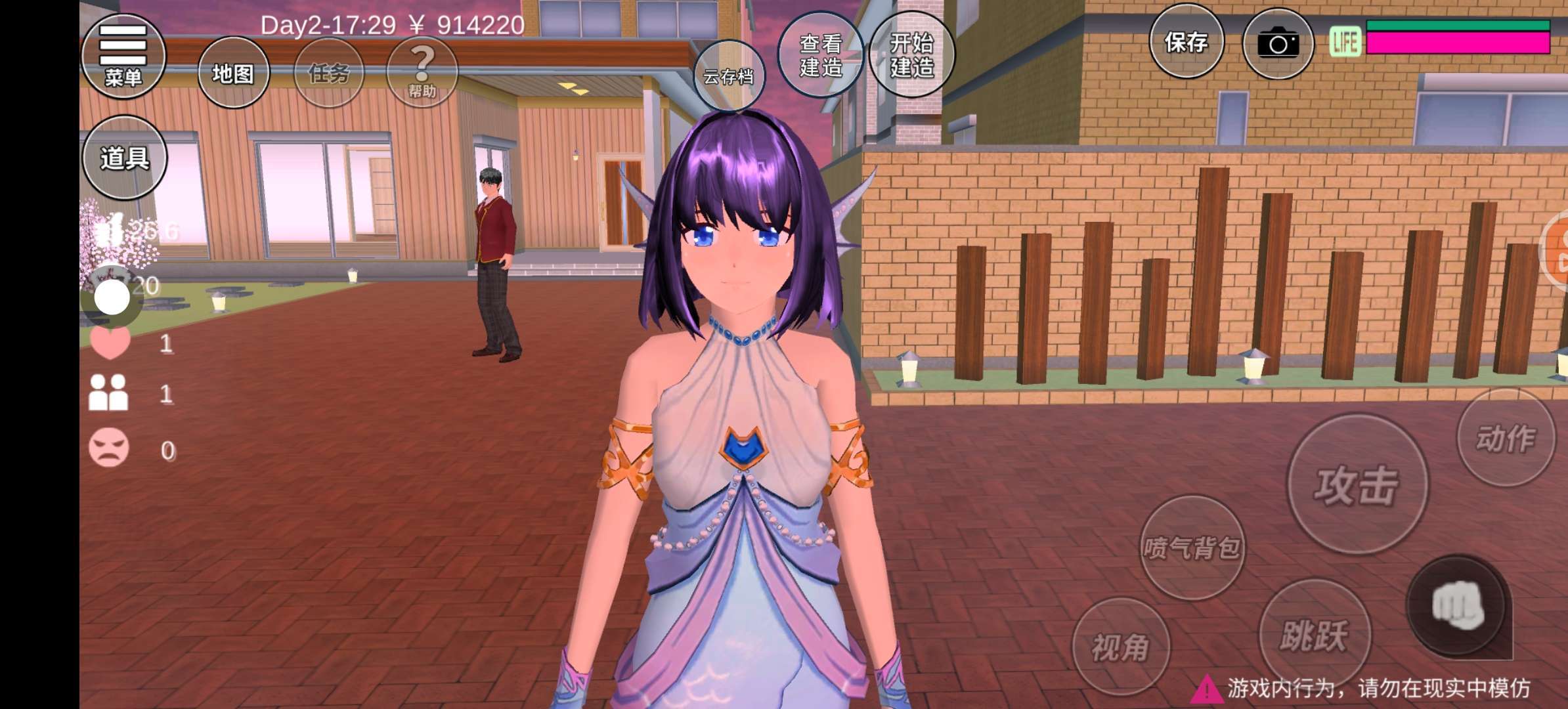Take a screenshot with the camera icon
1568x709 pixels.
[1278, 44]
